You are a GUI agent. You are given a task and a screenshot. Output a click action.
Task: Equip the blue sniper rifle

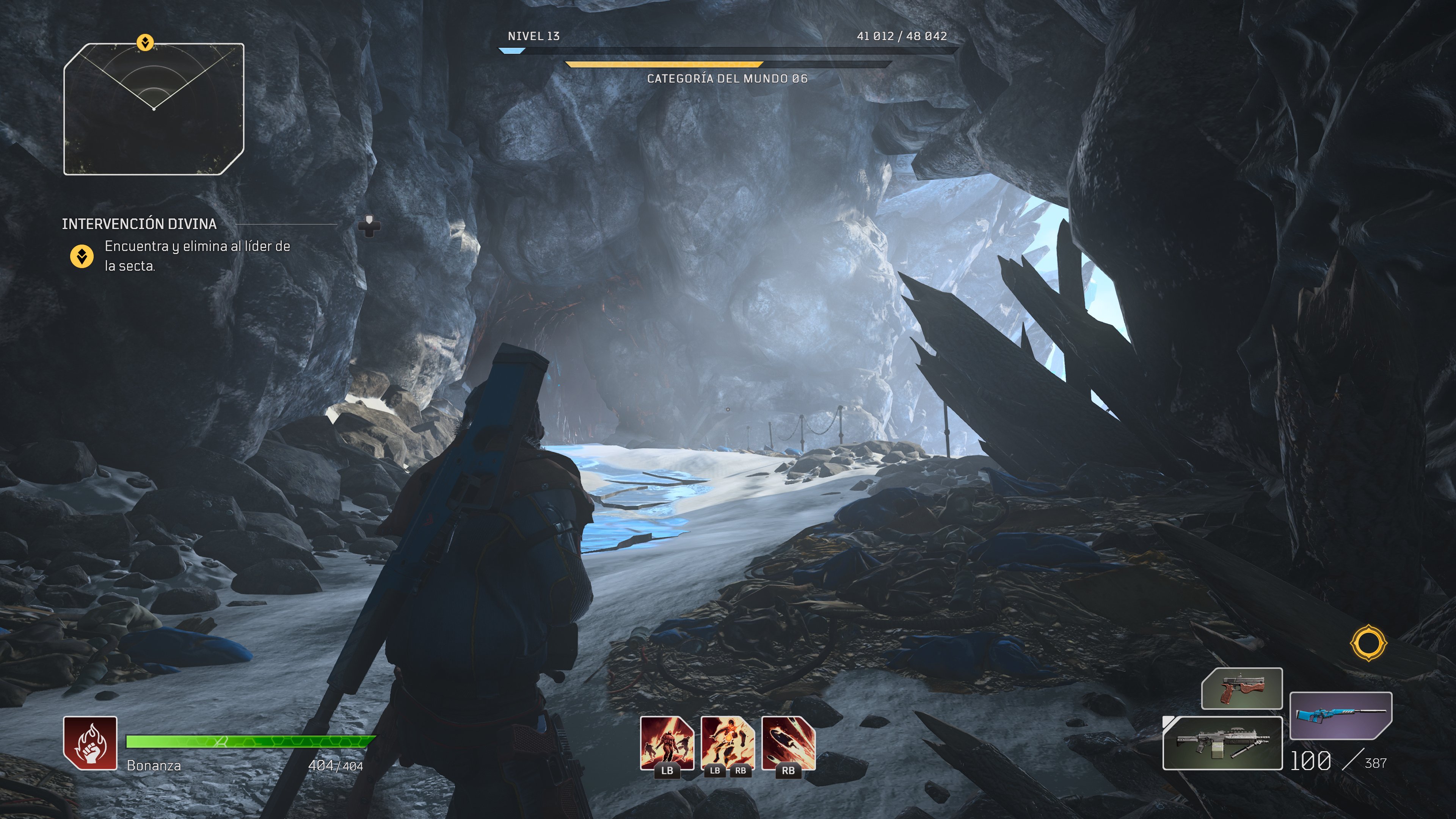click(1341, 715)
